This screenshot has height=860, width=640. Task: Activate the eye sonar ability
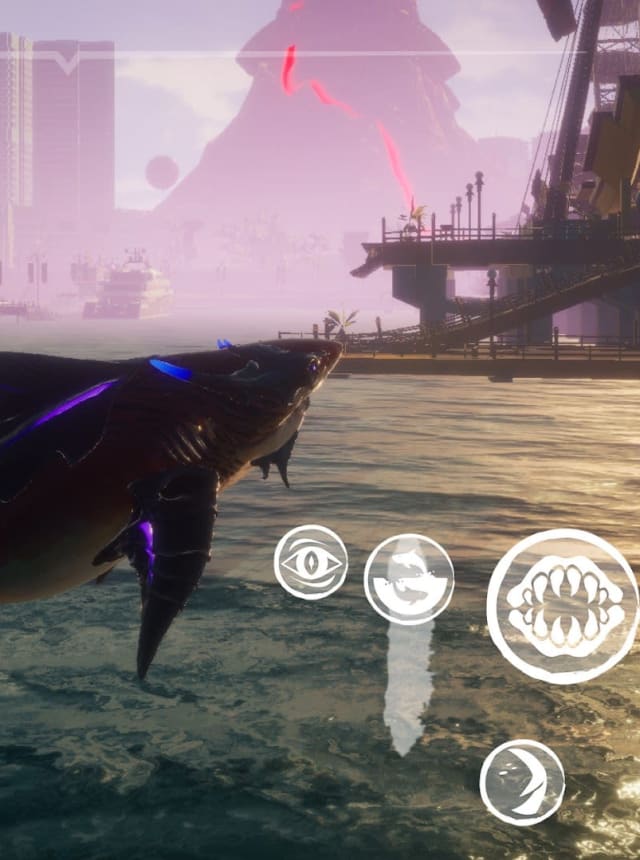[x=311, y=563]
